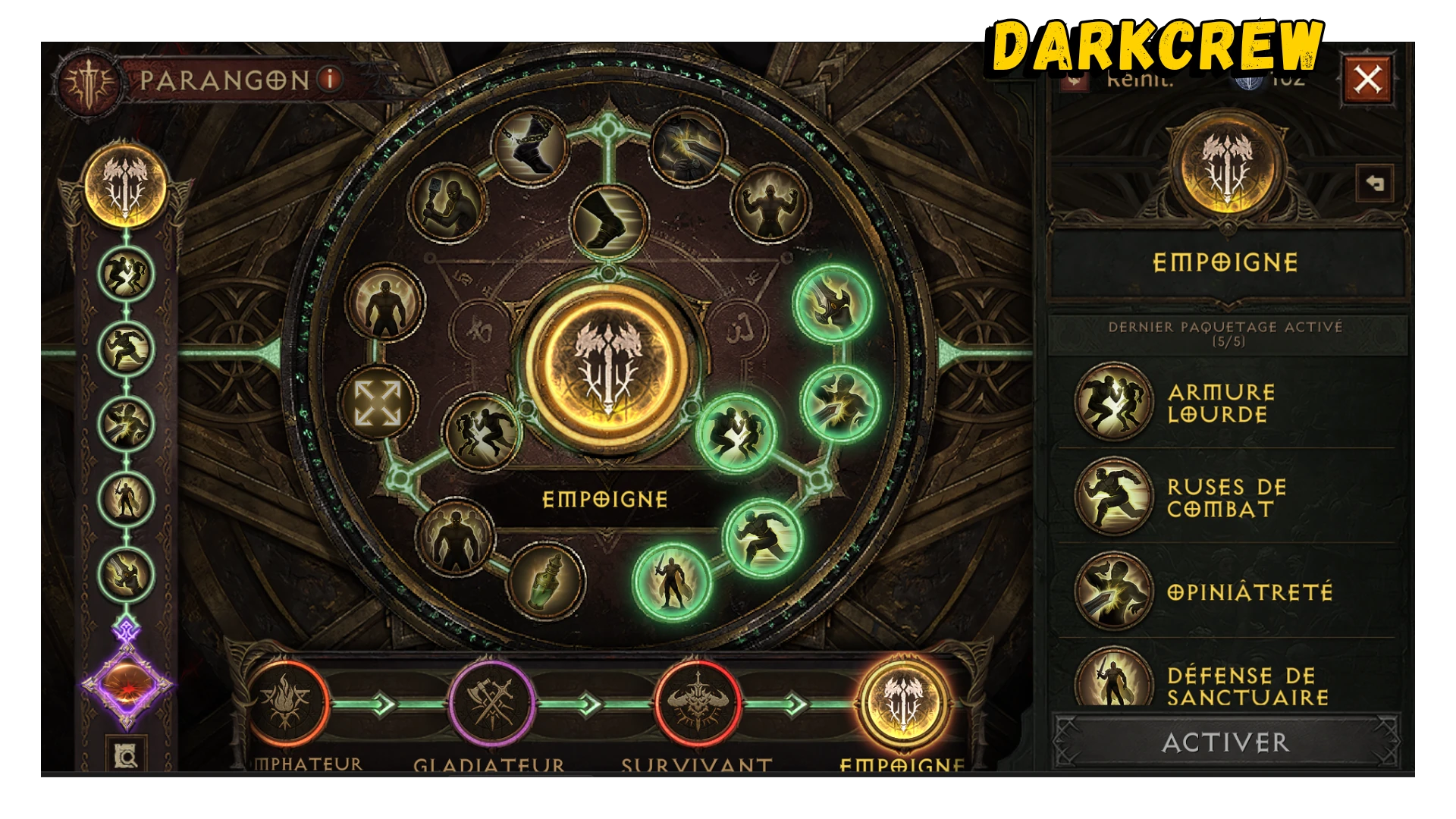Viewport: 1456px width, 819px height.
Task: Click the central Empoigne emblem node
Action: click(607, 366)
